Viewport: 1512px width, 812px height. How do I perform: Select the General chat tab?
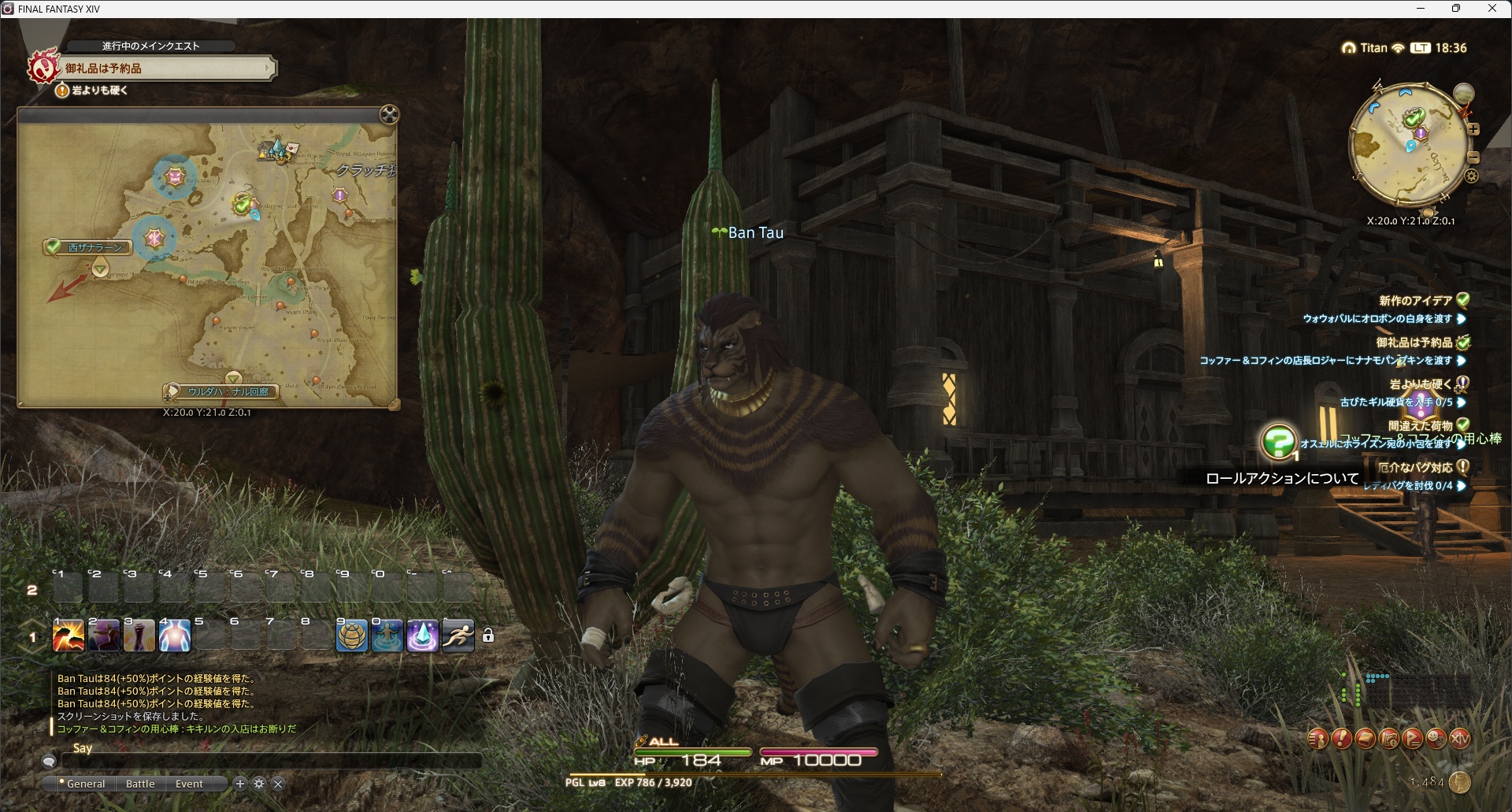(x=85, y=784)
